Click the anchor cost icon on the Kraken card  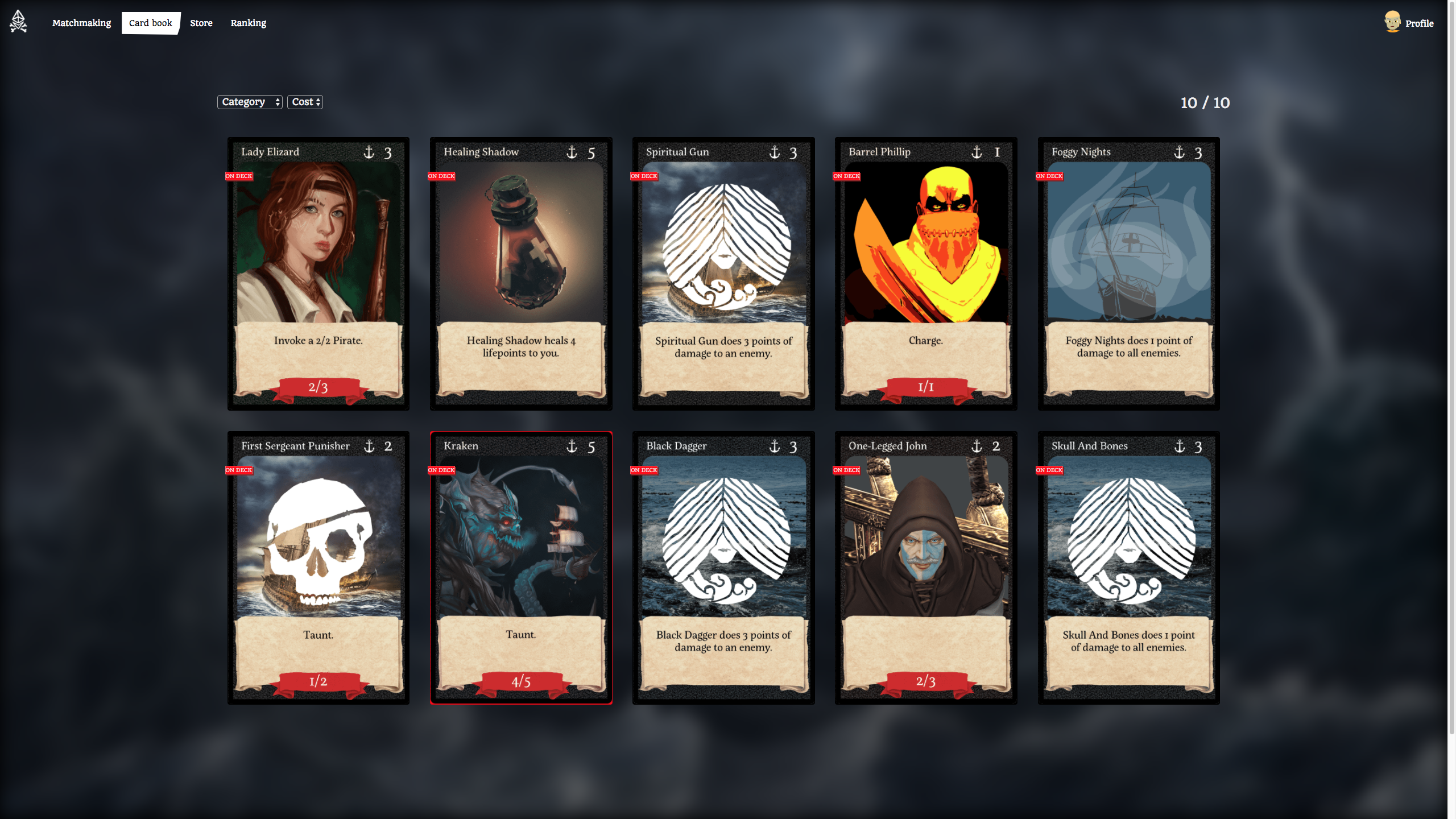573,446
